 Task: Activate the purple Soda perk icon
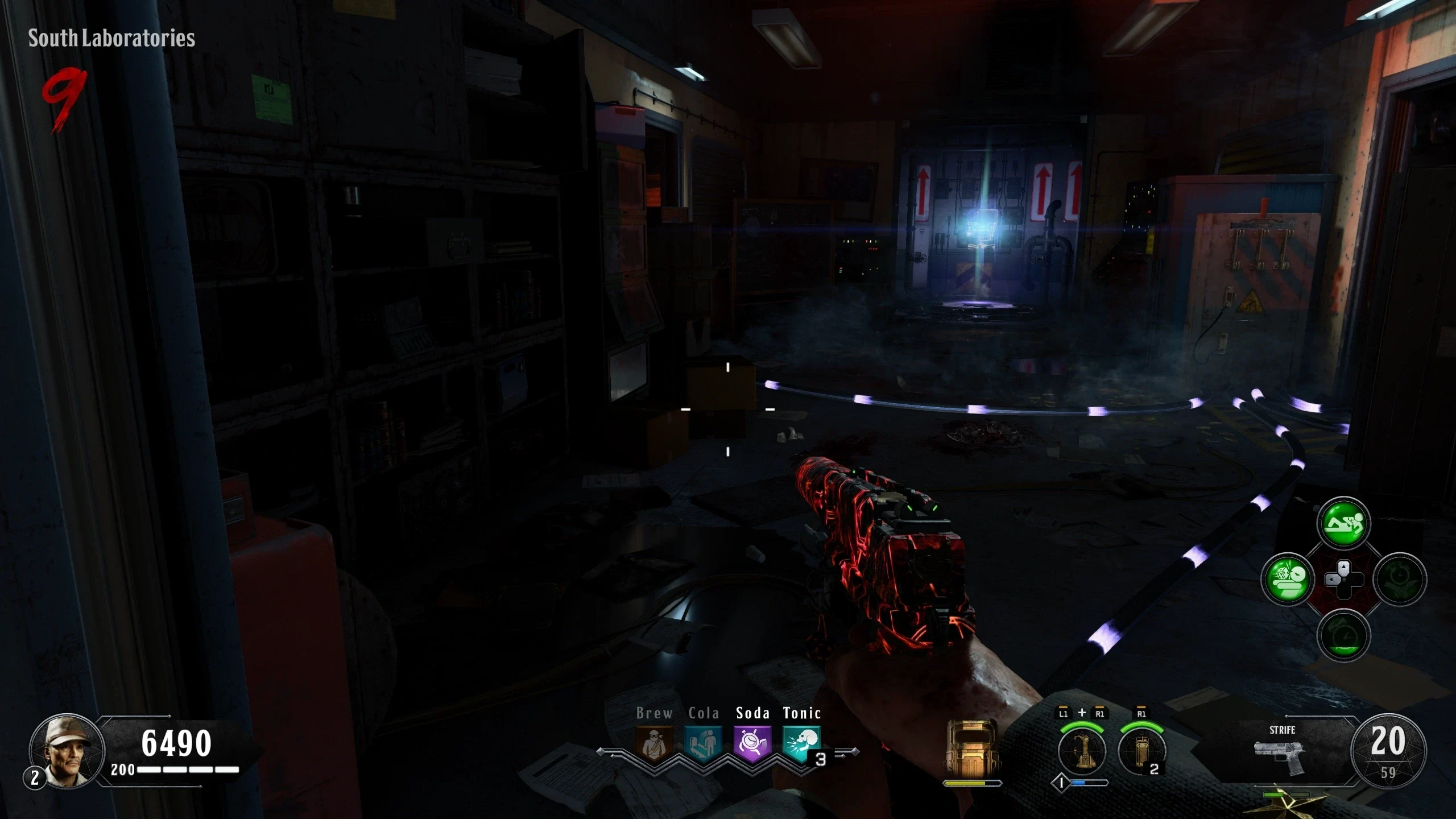pyautogui.click(x=752, y=743)
